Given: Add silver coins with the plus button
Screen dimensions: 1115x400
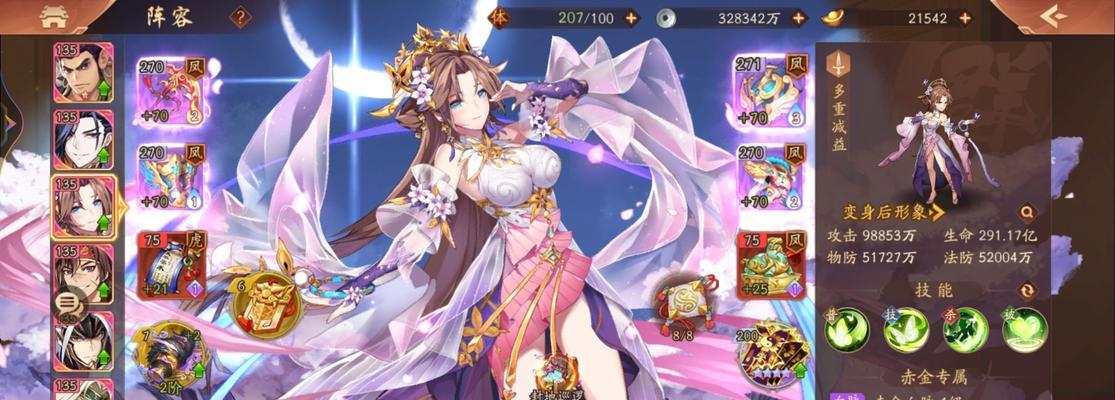Looking at the screenshot, I should coord(798,17).
